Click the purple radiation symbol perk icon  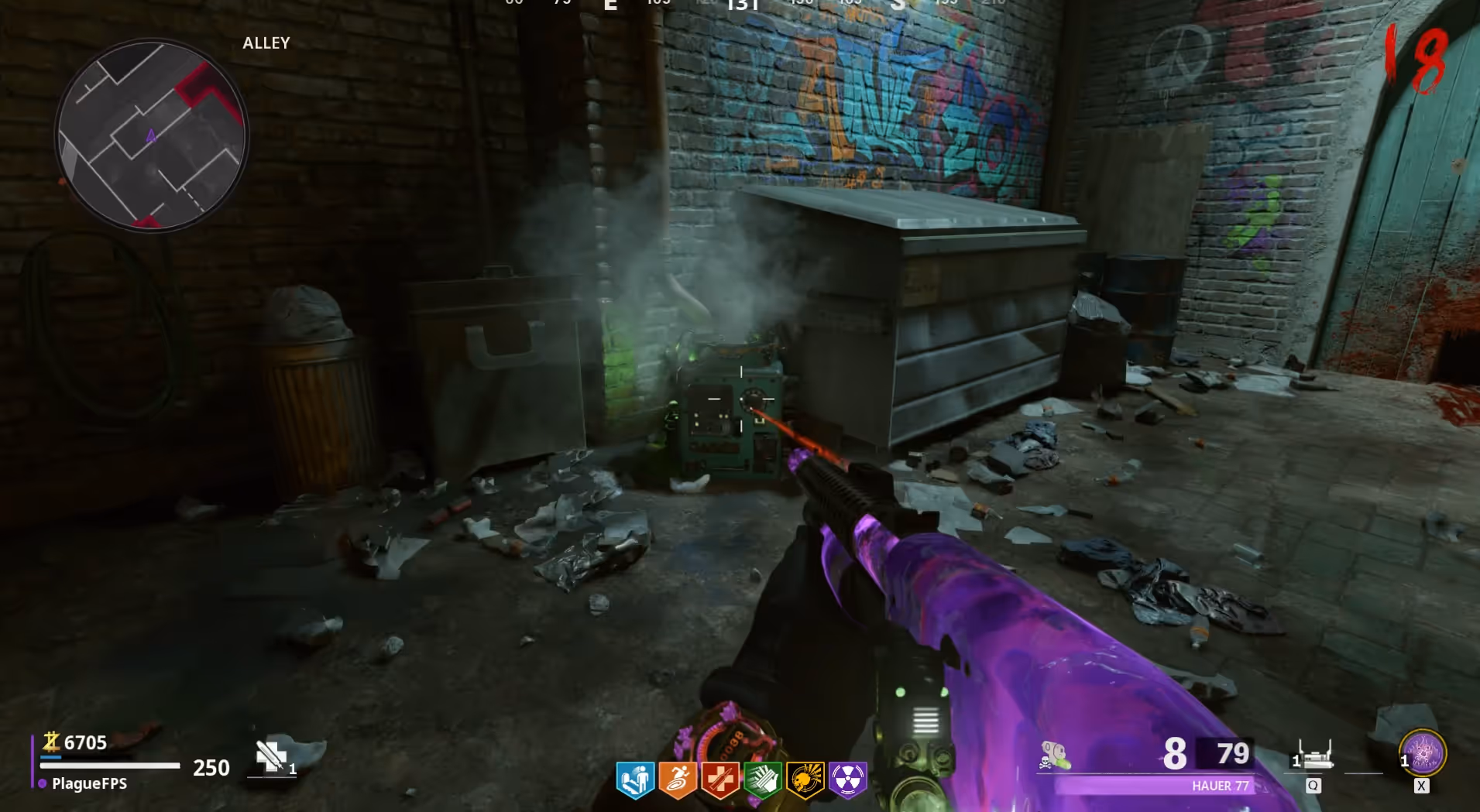click(x=847, y=779)
